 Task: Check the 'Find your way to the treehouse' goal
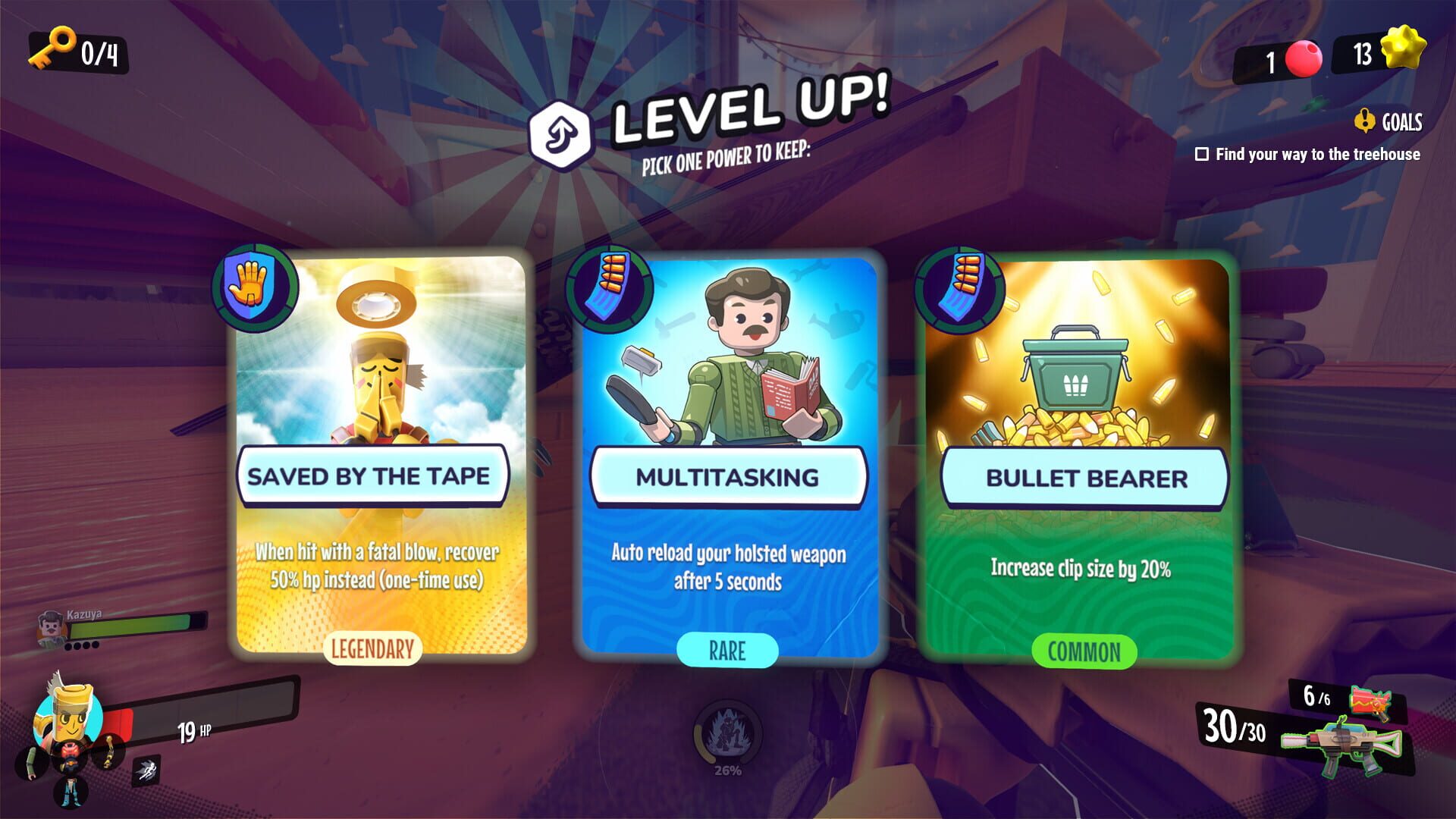pos(1203,155)
